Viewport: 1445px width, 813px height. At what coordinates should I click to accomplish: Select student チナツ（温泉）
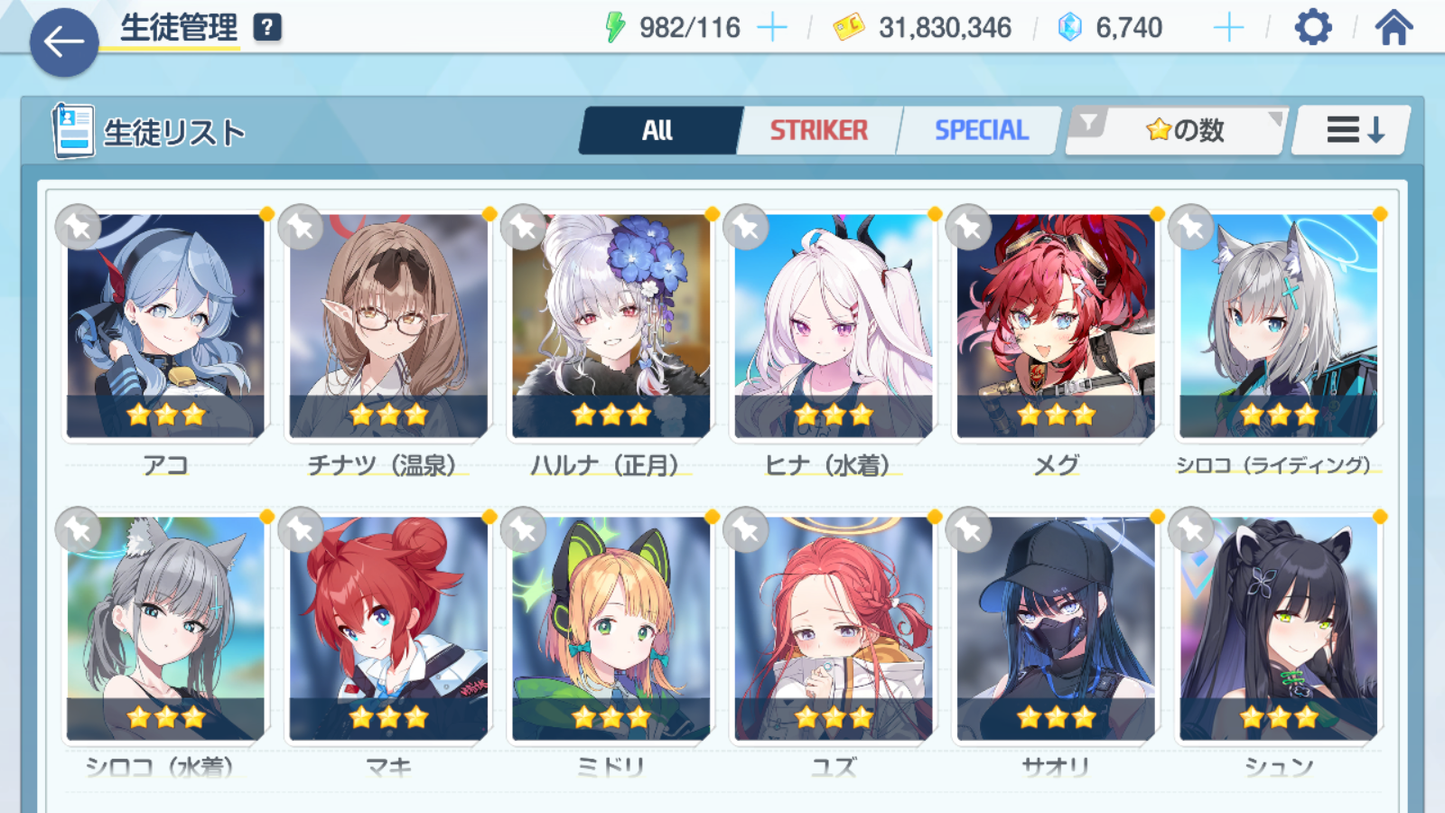388,326
